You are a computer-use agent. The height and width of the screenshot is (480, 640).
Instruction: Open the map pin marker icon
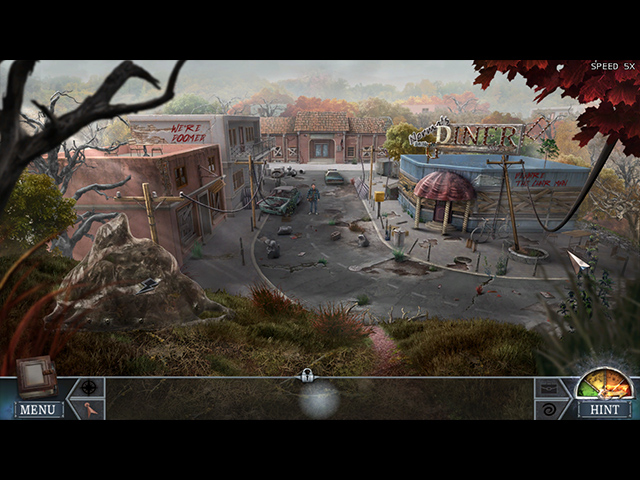click(90, 408)
